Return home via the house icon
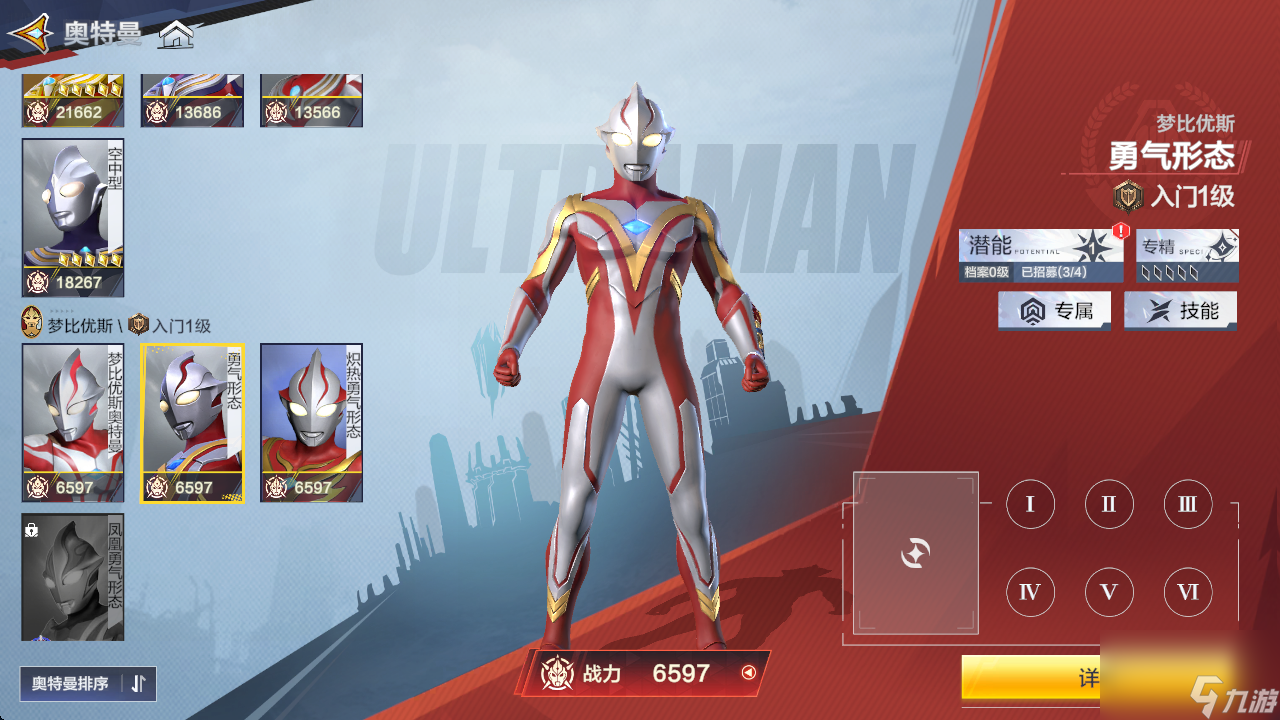Image resolution: width=1280 pixels, height=720 pixels. tap(176, 35)
